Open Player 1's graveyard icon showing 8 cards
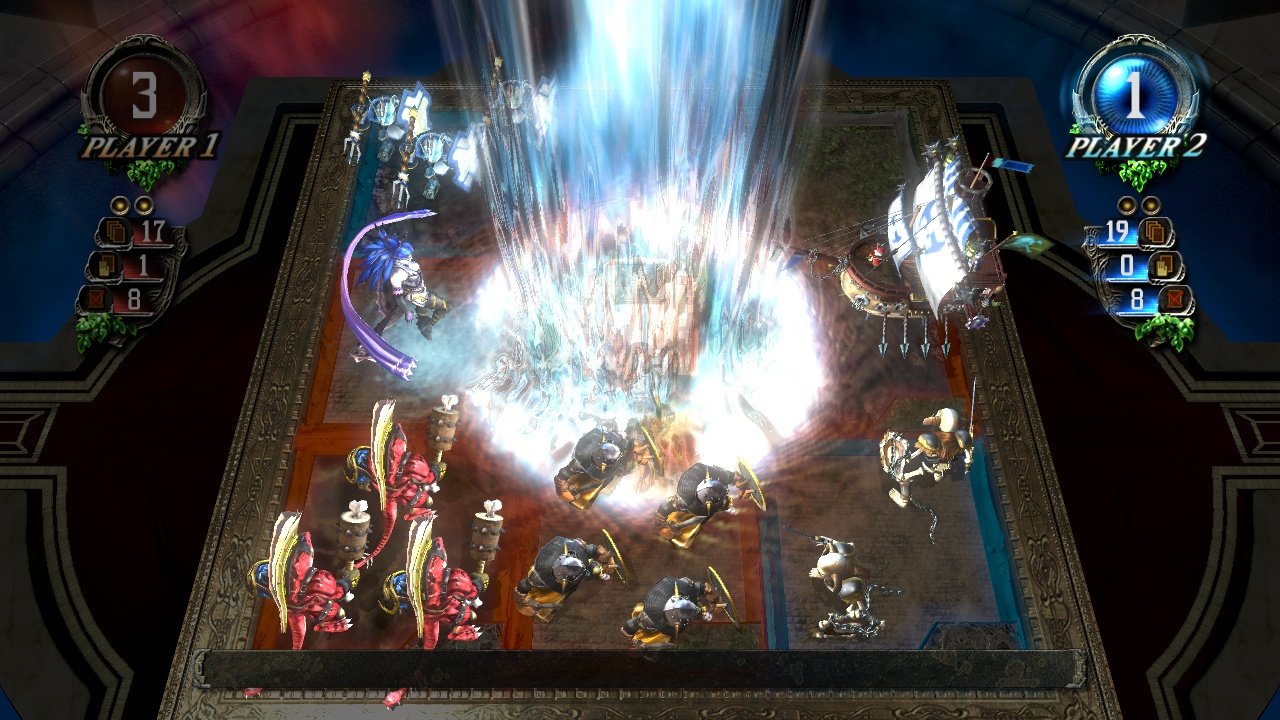The image size is (1280, 720). [x=97, y=299]
